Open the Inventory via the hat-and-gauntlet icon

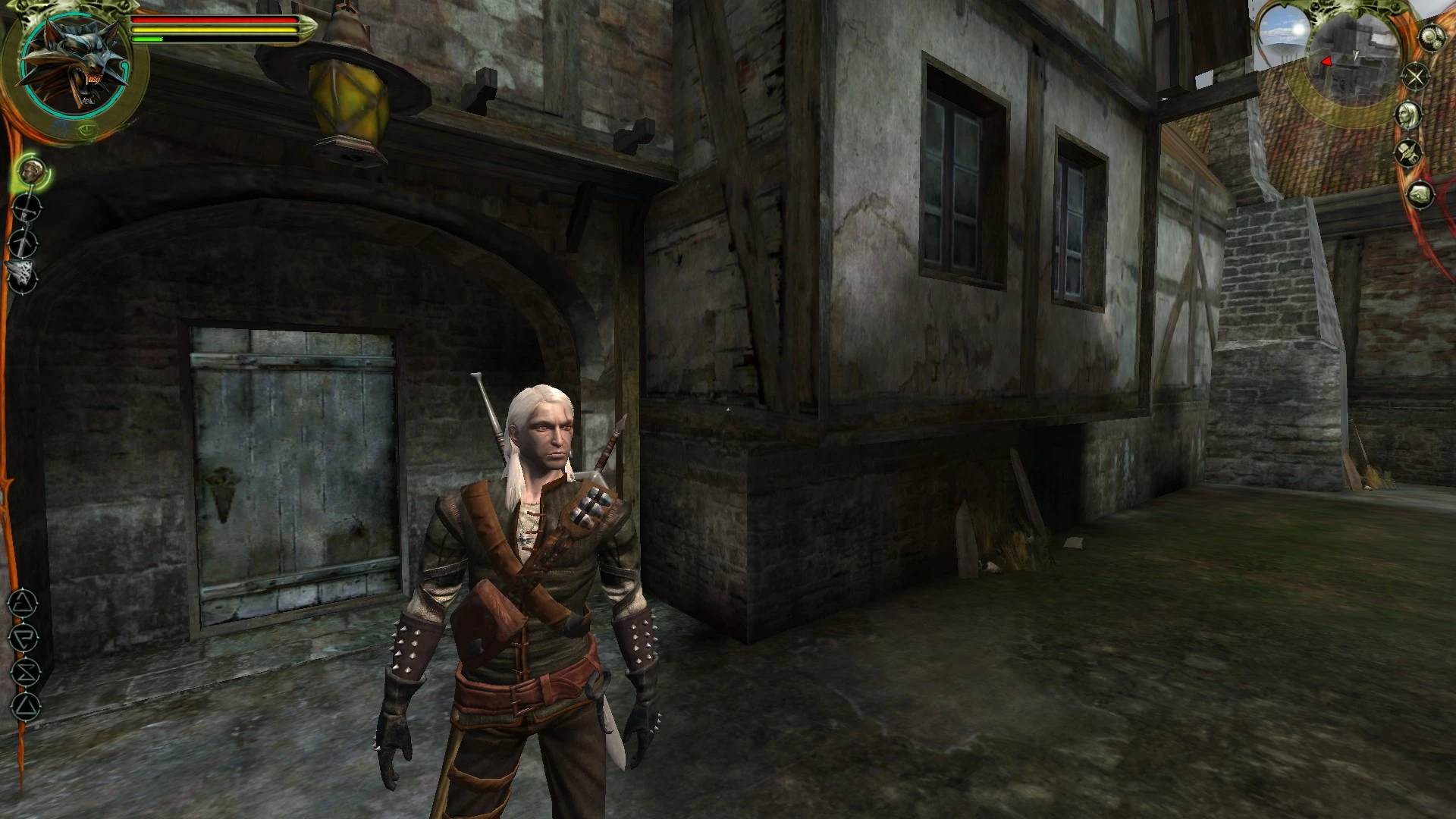[1407, 152]
